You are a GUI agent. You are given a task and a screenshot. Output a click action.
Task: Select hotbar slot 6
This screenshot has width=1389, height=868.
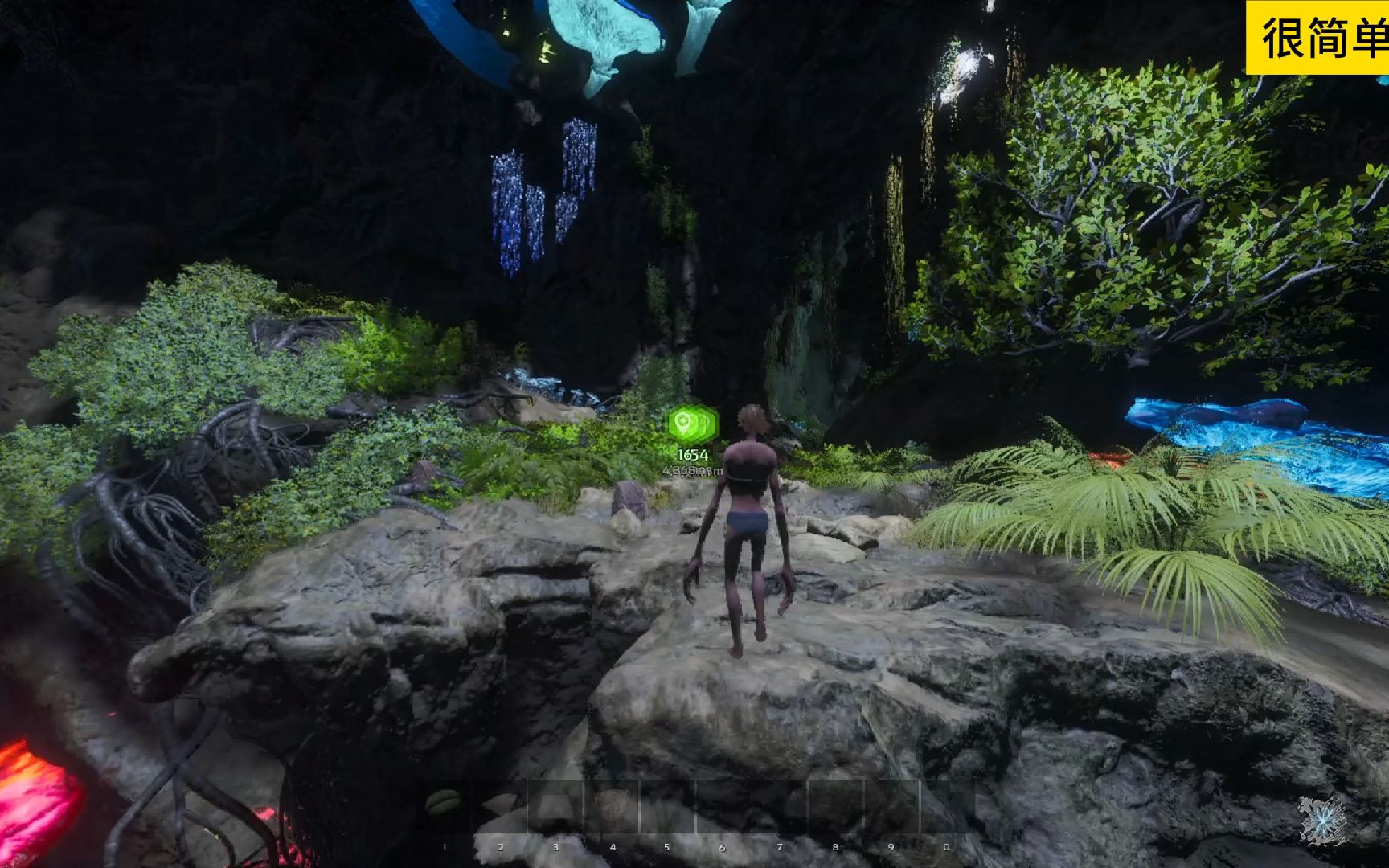click(x=723, y=804)
